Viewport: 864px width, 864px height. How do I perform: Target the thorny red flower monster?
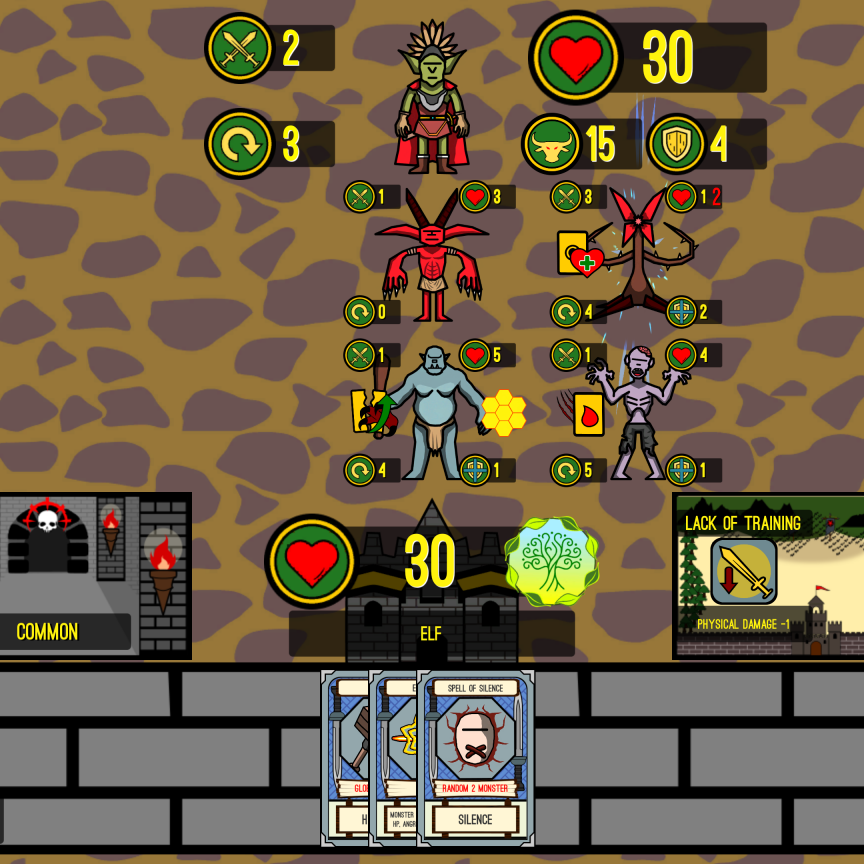tap(640, 255)
